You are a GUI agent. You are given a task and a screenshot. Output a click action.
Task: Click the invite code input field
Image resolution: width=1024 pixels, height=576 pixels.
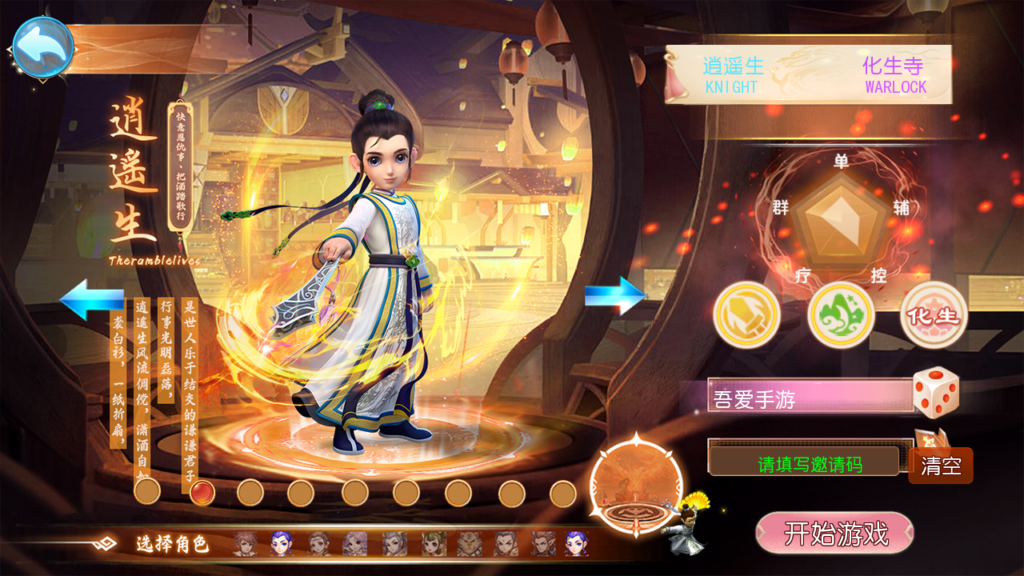tap(808, 463)
